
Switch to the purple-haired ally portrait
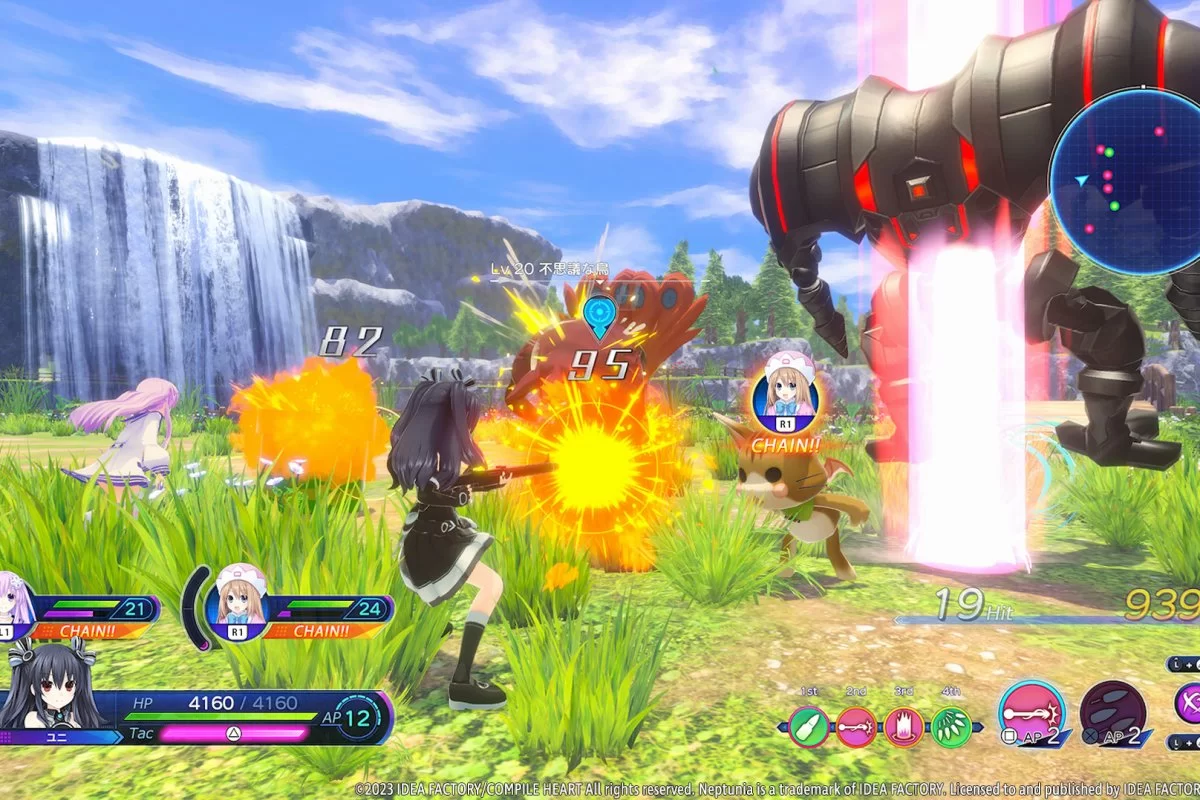pos(14,606)
